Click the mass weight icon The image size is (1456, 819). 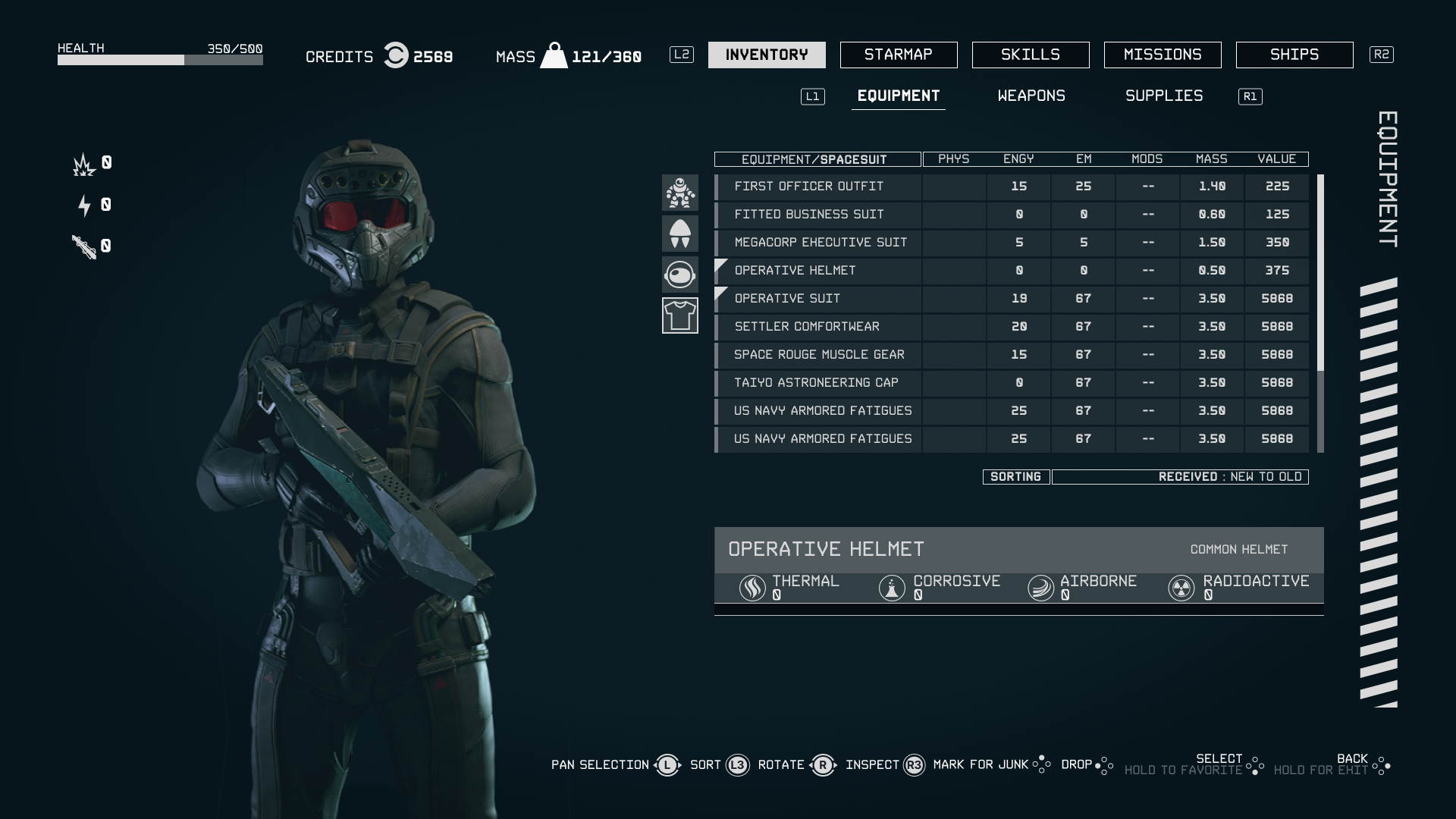pos(556,55)
